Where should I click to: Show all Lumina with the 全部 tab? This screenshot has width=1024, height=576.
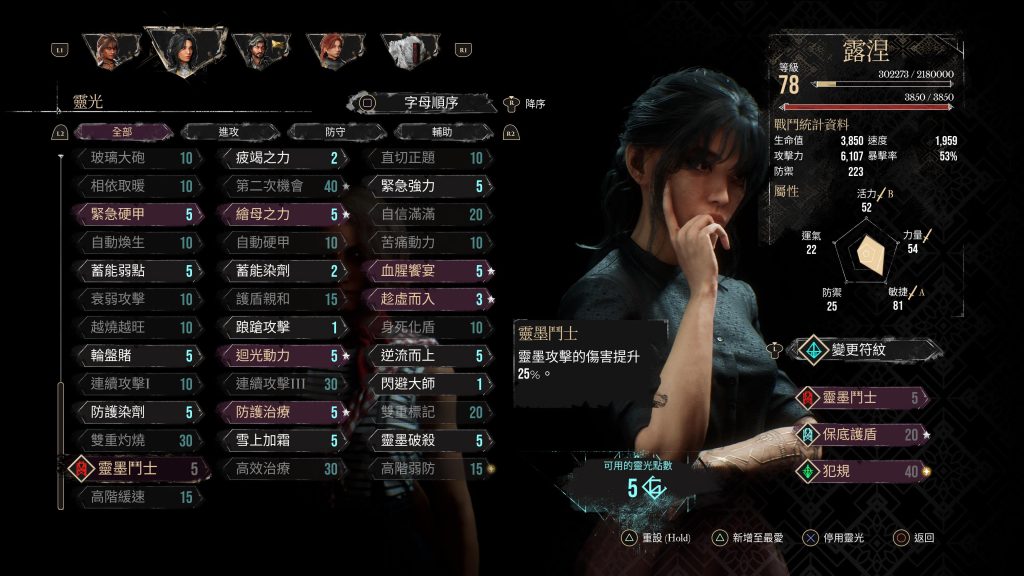click(122, 131)
